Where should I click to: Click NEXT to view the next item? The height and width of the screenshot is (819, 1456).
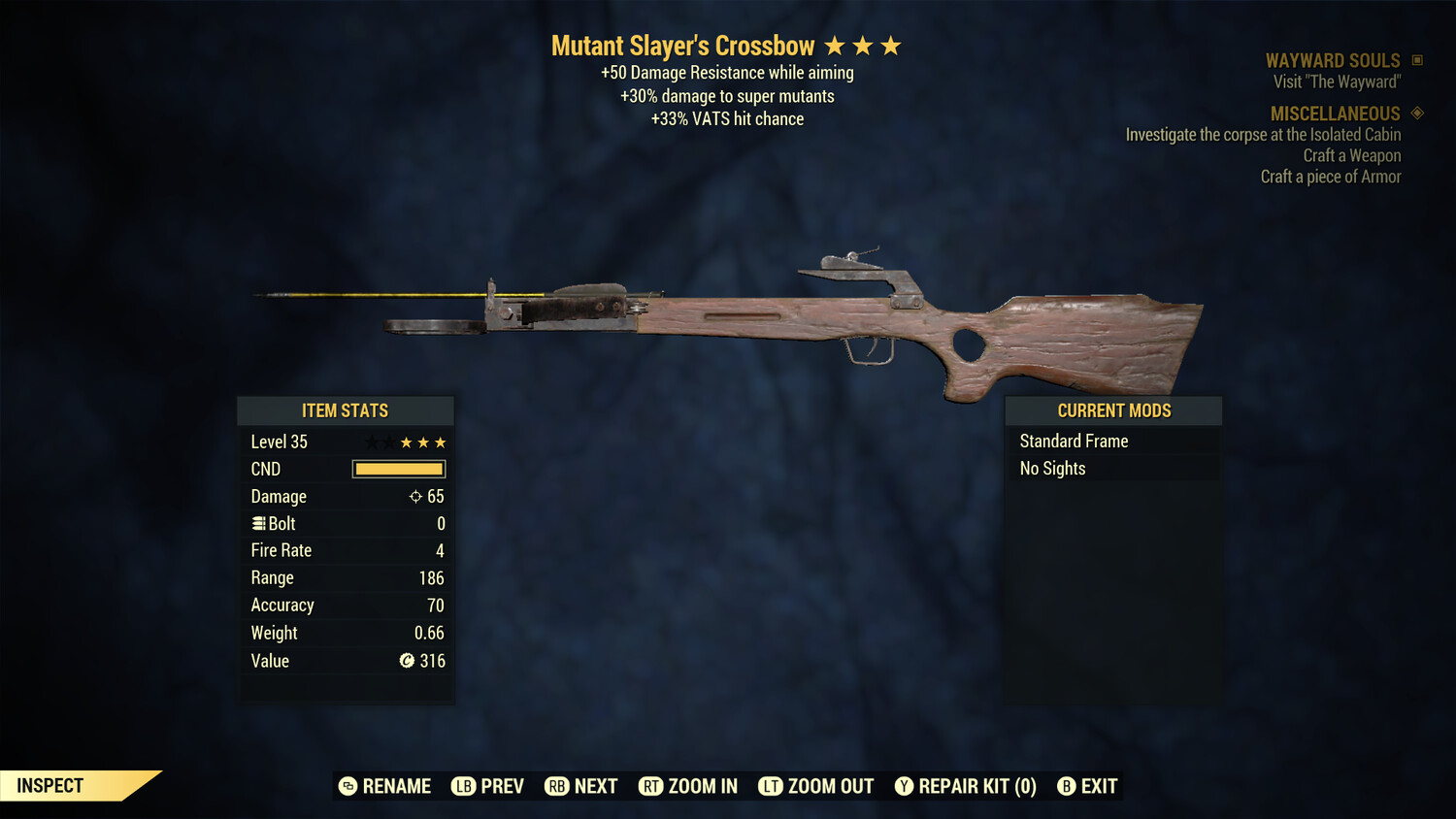point(594,786)
